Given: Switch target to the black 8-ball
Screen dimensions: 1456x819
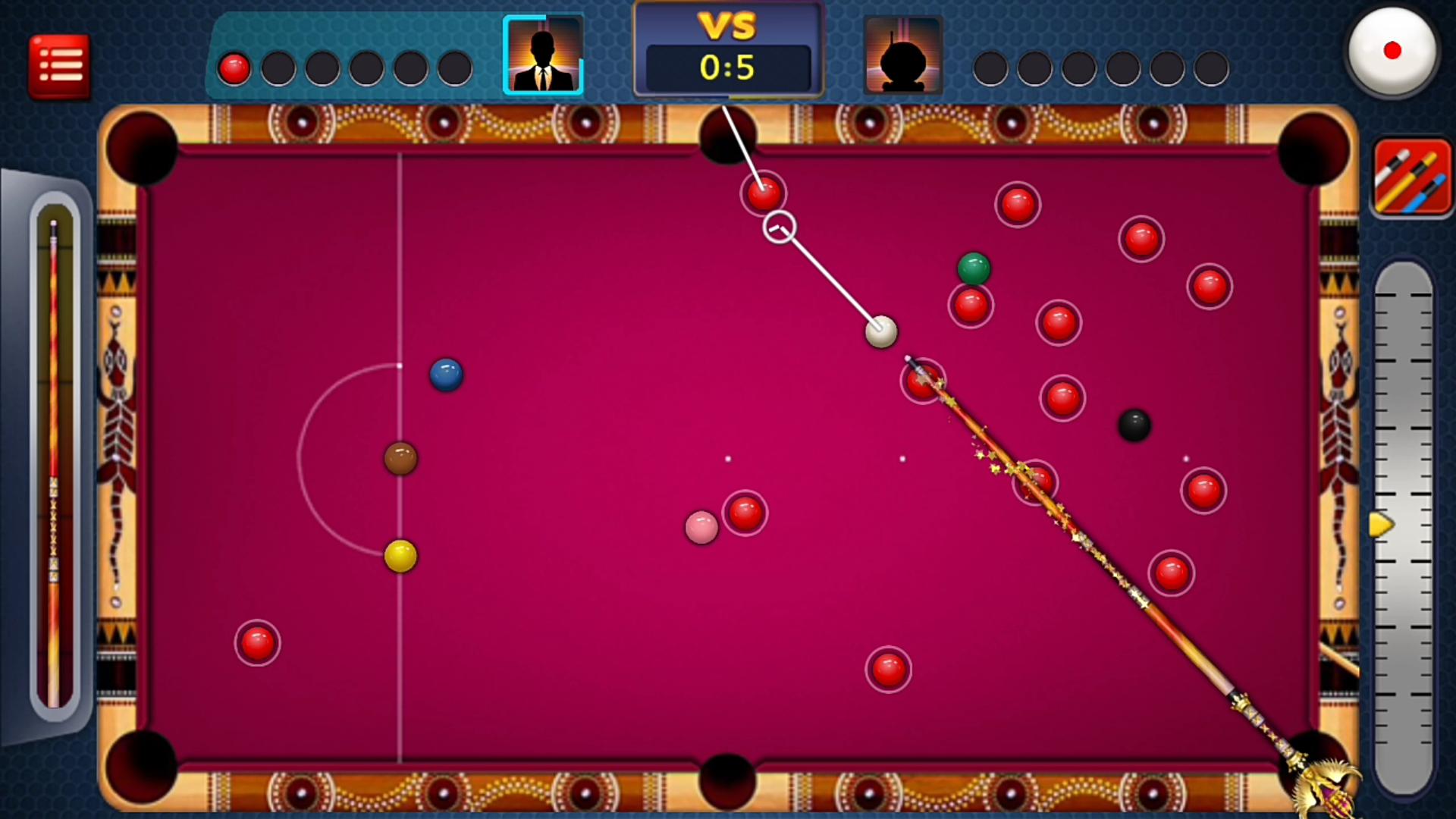Looking at the screenshot, I should click(1135, 427).
